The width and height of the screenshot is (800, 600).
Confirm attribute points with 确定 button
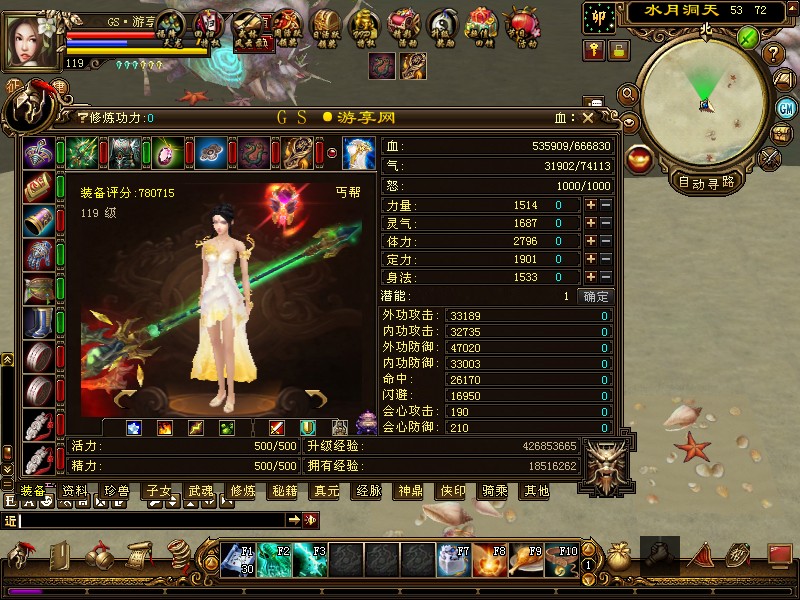pos(595,297)
